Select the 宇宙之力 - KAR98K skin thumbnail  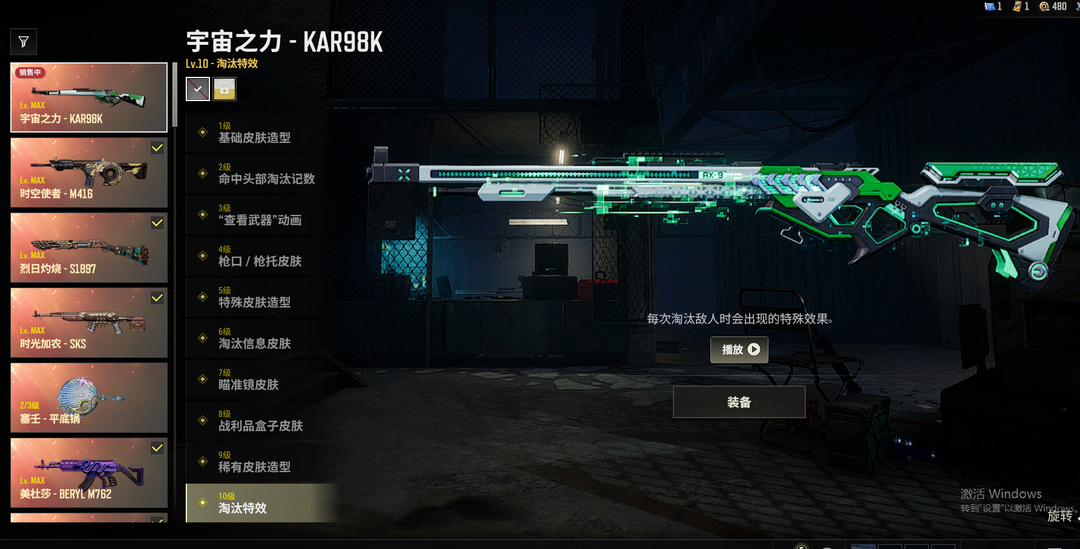[x=89, y=98]
